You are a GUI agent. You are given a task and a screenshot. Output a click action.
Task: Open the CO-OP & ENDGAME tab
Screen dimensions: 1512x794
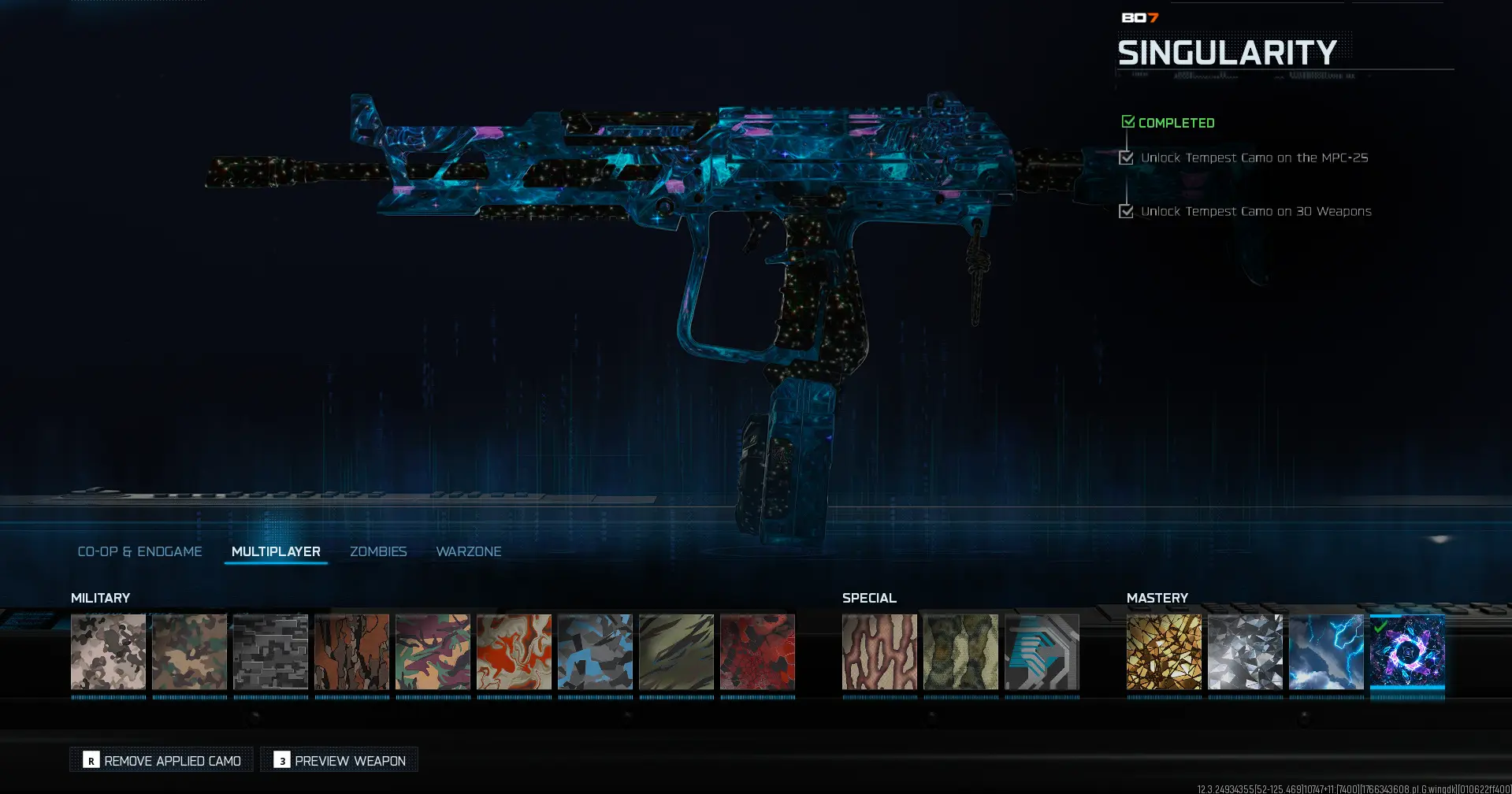coord(139,551)
